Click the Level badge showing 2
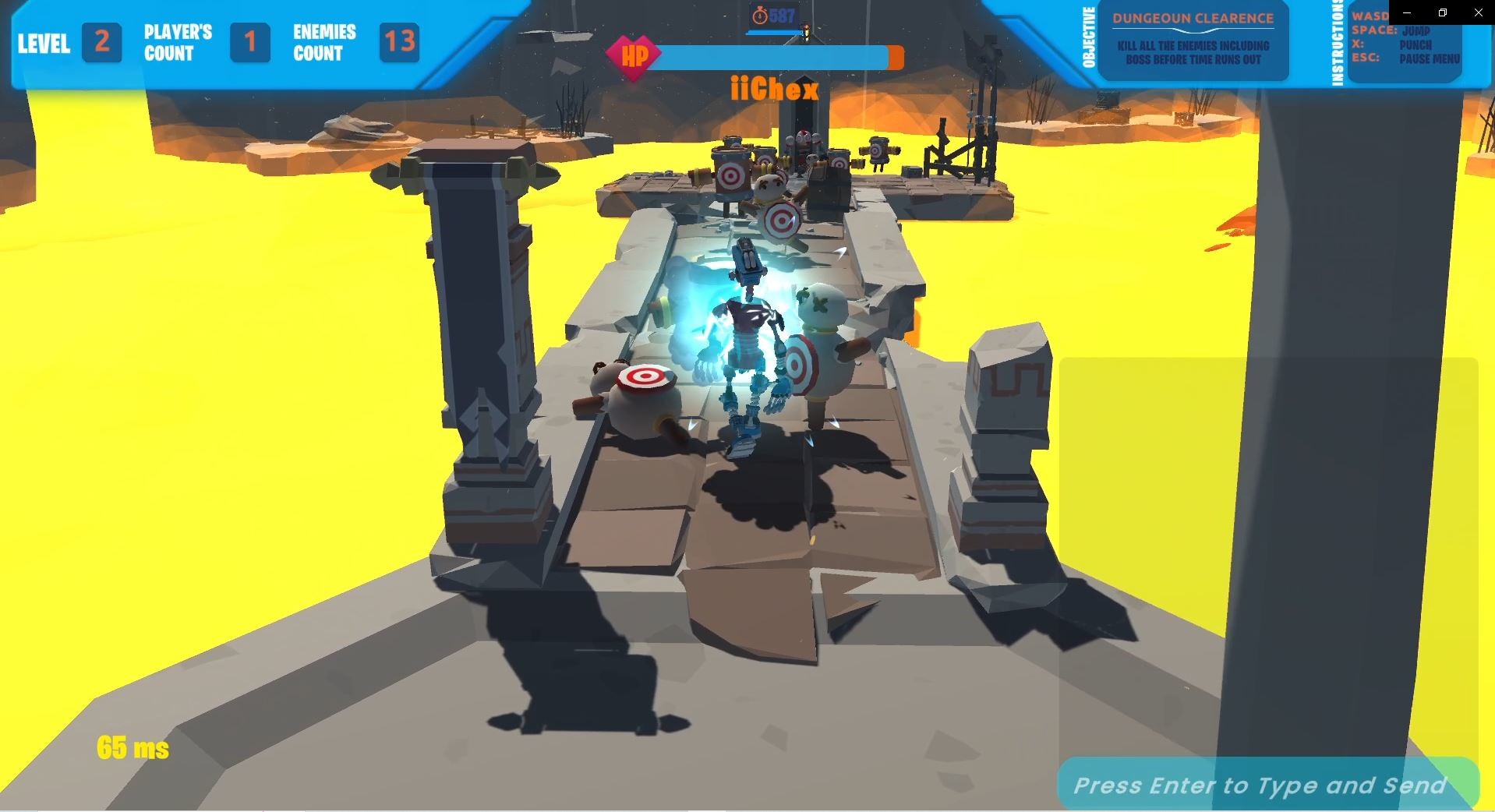This screenshot has height=812, width=1495. (102, 43)
